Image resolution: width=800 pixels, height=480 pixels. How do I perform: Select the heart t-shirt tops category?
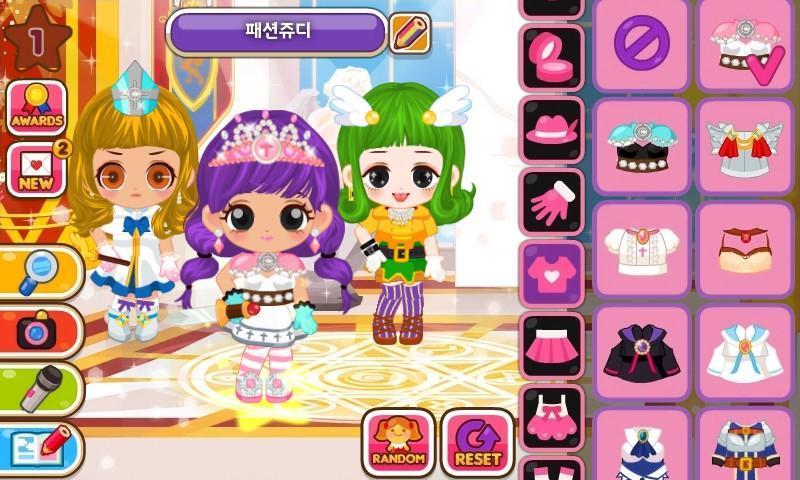click(x=551, y=273)
